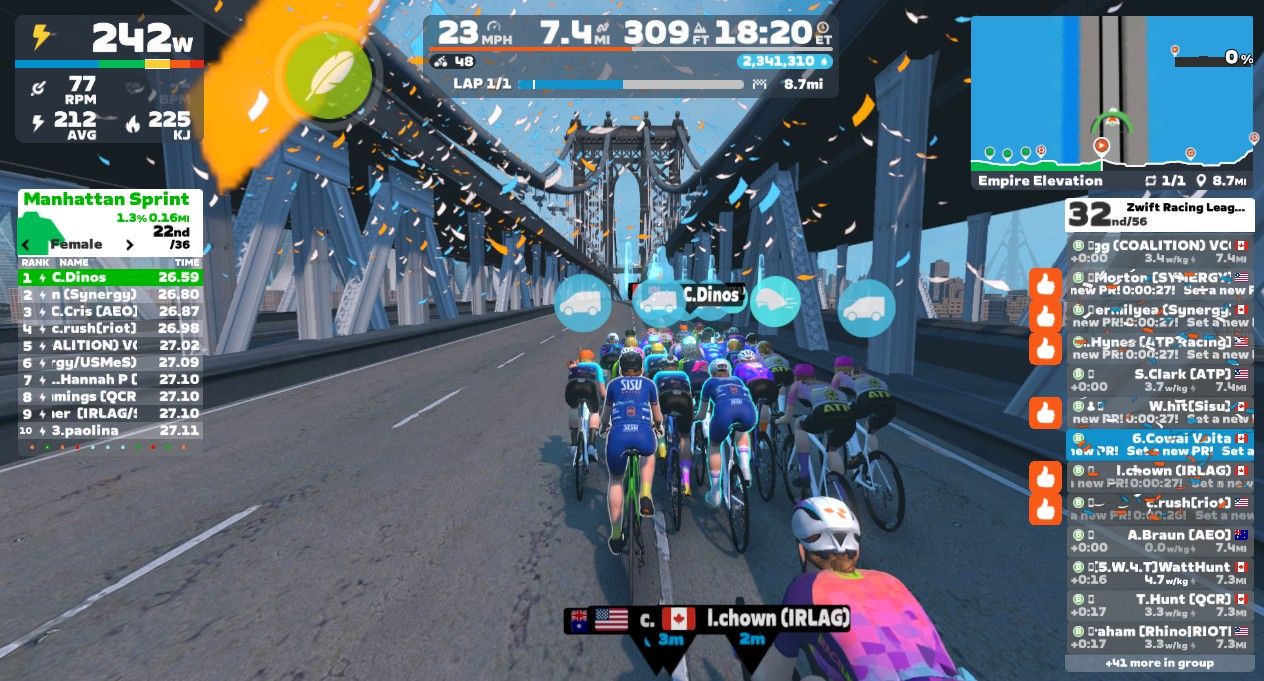Give a thumbs-up to Hynes (ATP Racing)
Image resolution: width=1264 pixels, height=681 pixels.
pos(1045,349)
